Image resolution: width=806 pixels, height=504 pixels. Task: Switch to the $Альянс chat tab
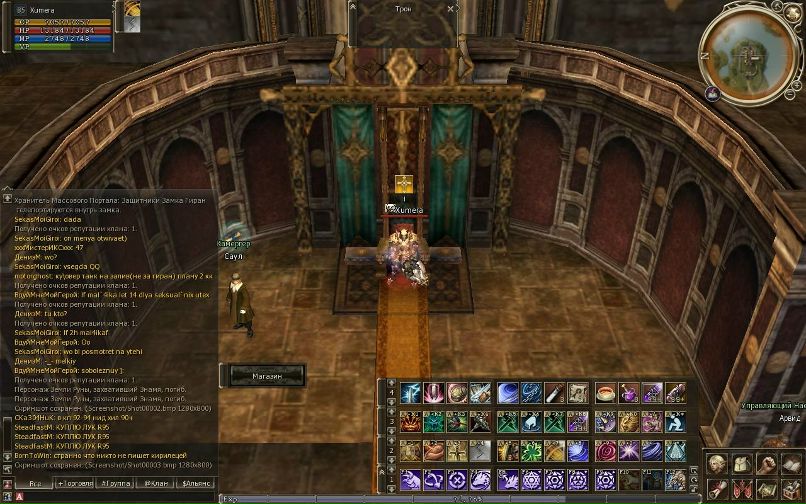(x=196, y=483)
